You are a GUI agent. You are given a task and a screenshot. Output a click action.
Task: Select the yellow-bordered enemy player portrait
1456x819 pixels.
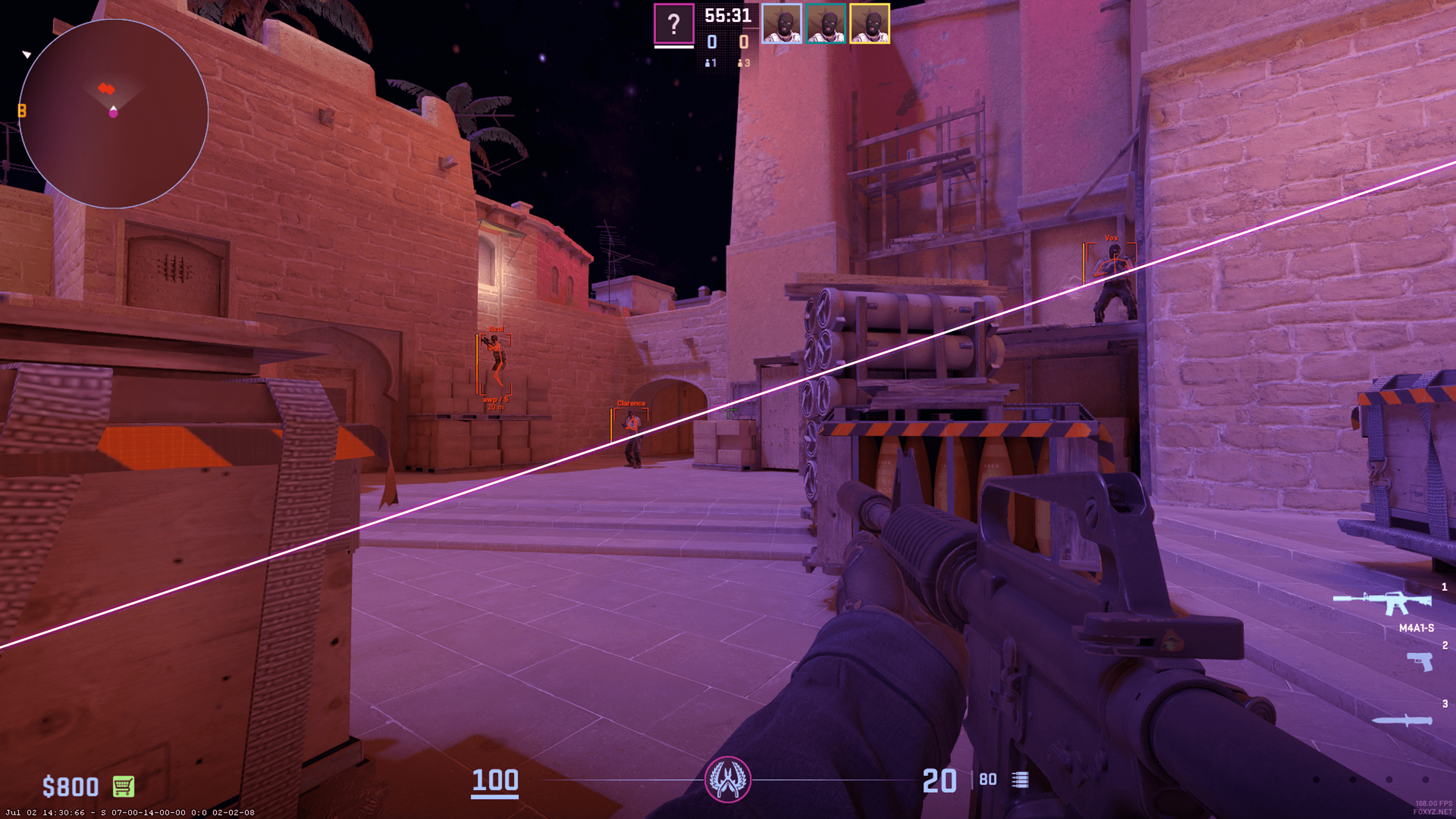pyautogui.click(x=869, y=24)
